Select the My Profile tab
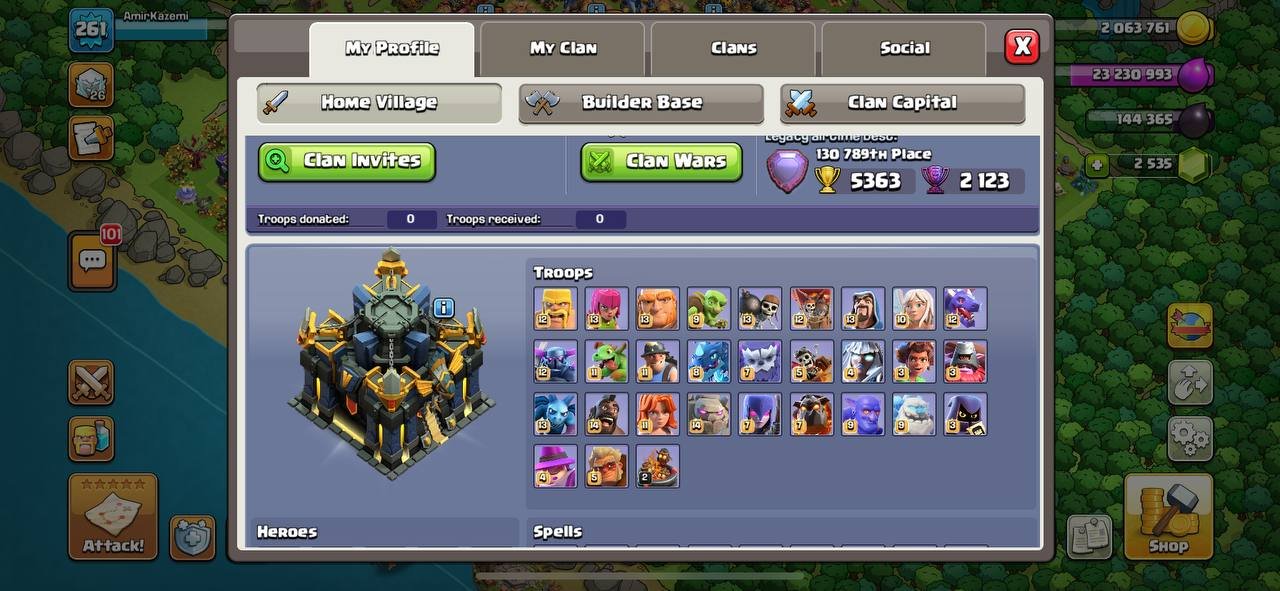This screenshot has height=591, width=1280. click(x=392, y=48)
